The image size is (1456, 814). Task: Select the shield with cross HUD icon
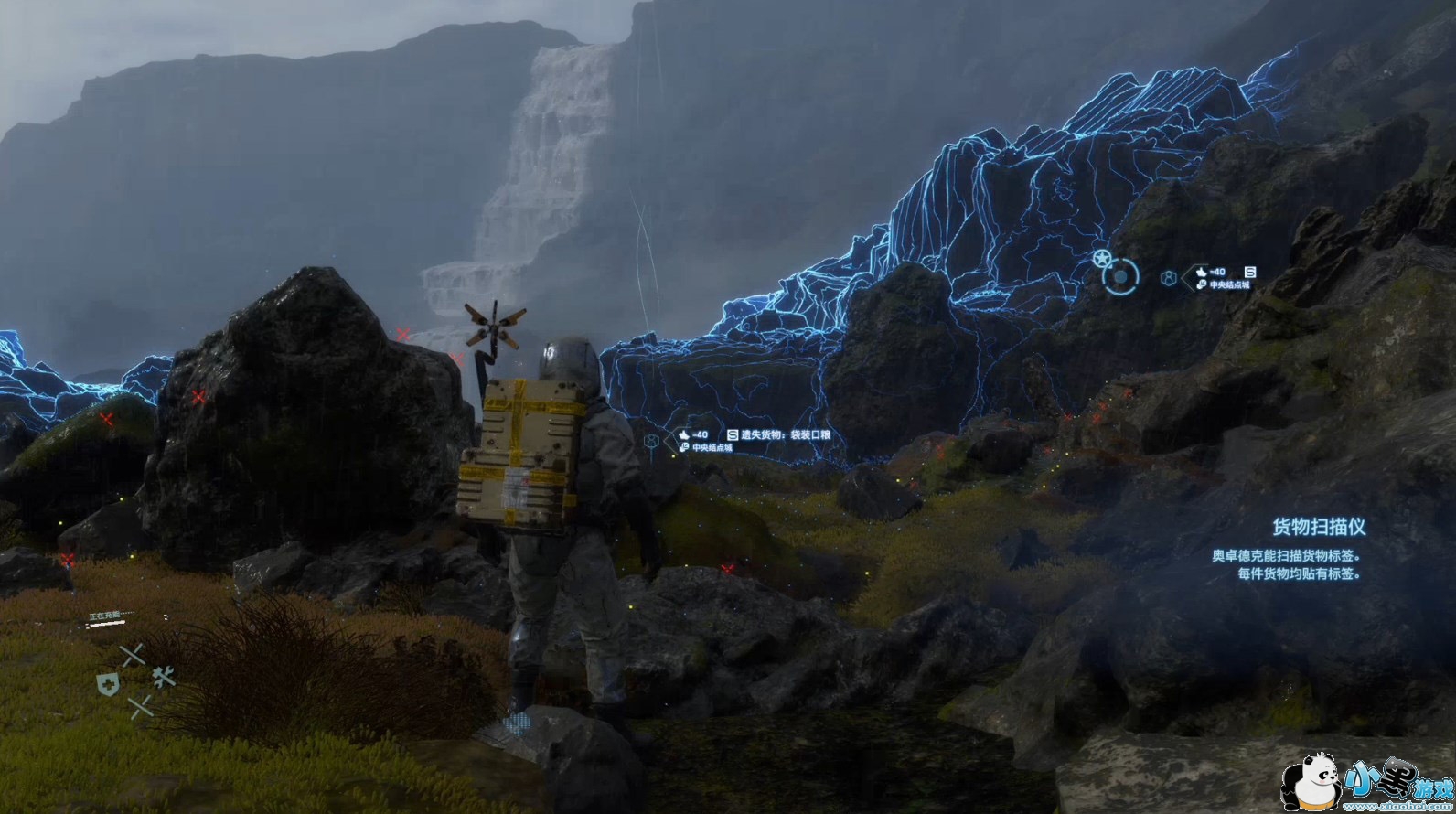(108, 683)
